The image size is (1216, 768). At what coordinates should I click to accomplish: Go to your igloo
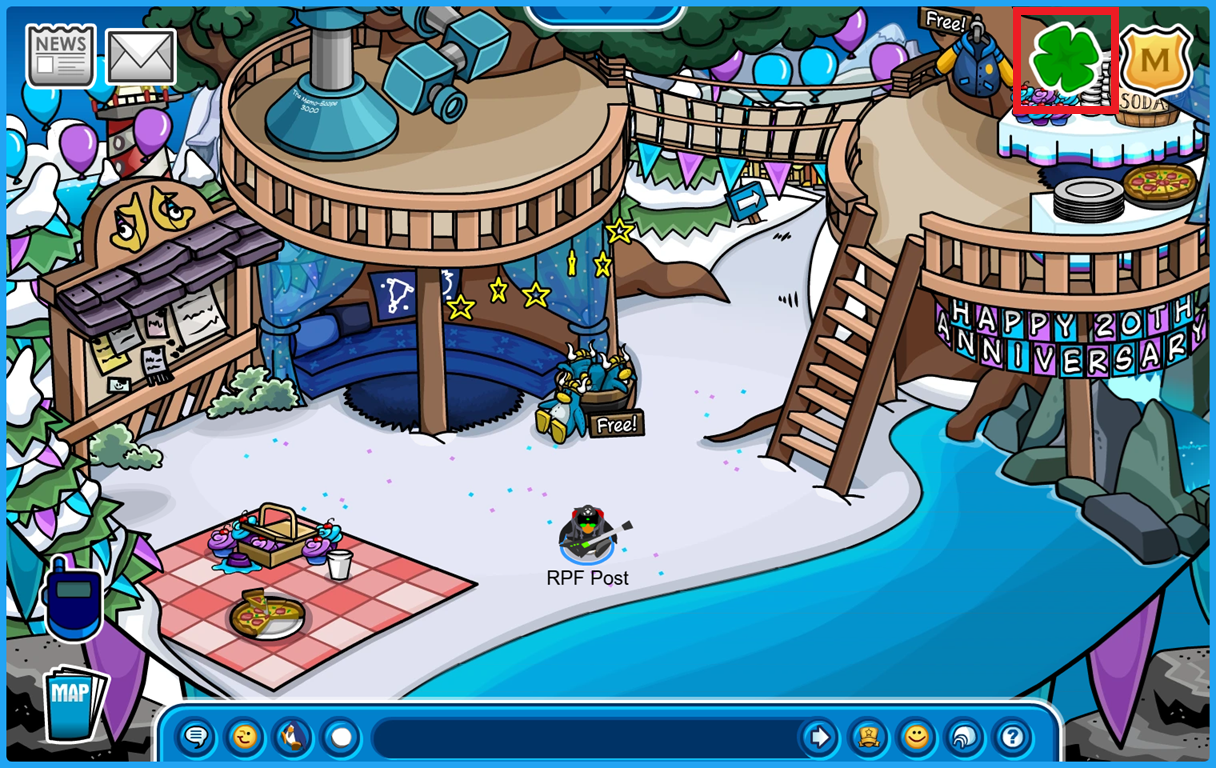(964, 738)
